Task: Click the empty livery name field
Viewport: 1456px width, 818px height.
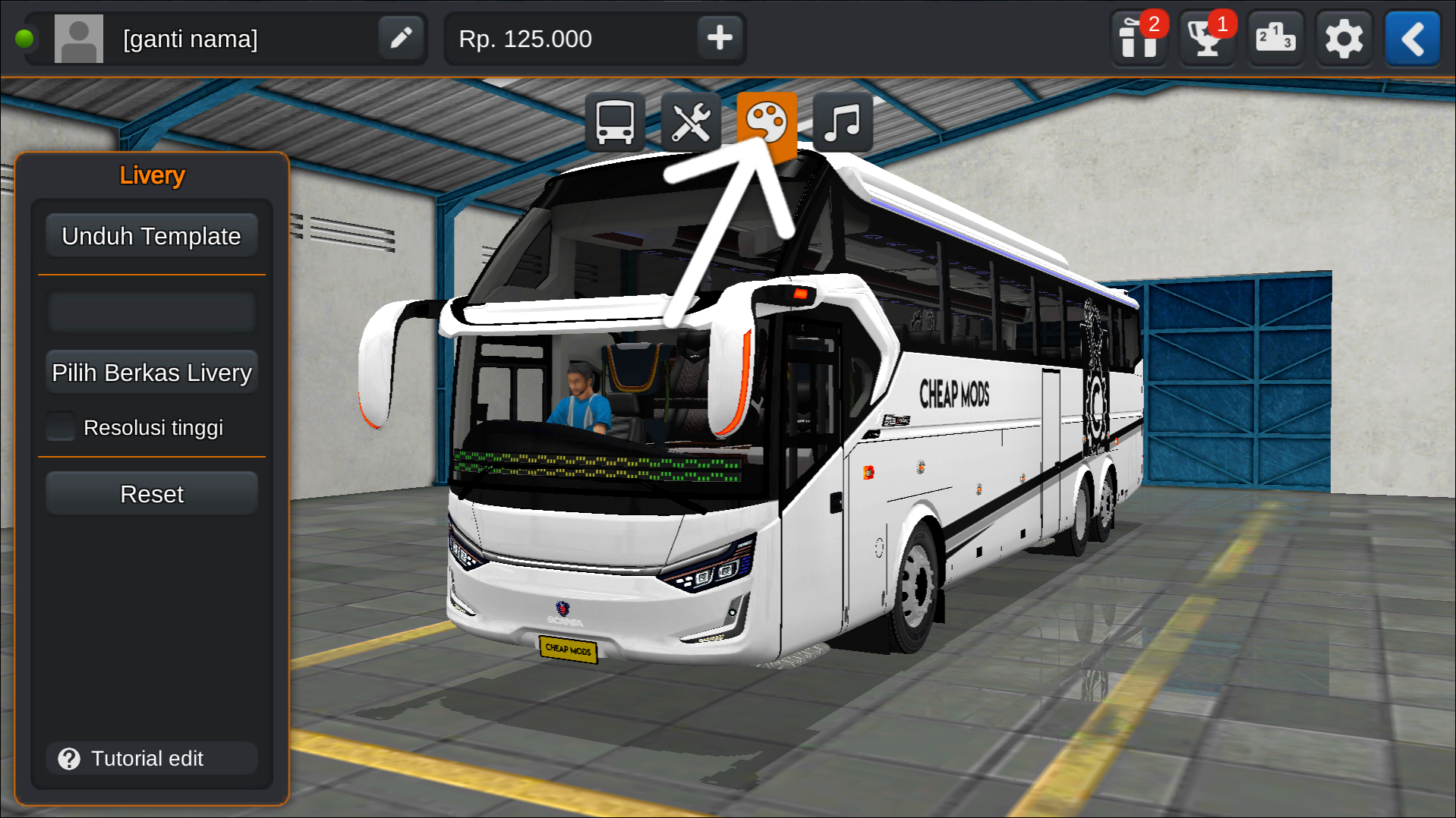Action: click(151, 311)
